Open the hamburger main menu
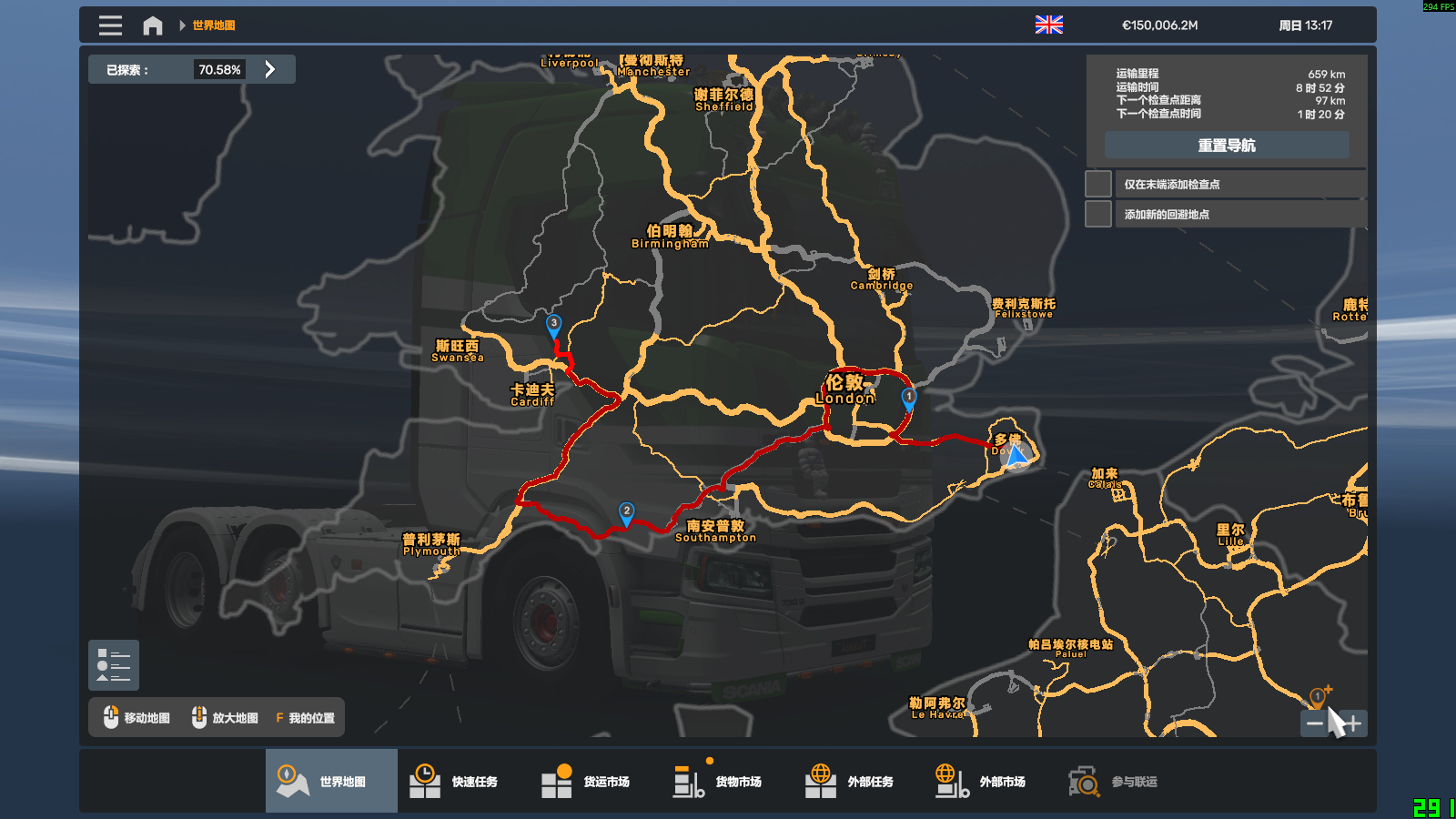The height and width of the screenshot is (819, 1456). click(110, 25)
